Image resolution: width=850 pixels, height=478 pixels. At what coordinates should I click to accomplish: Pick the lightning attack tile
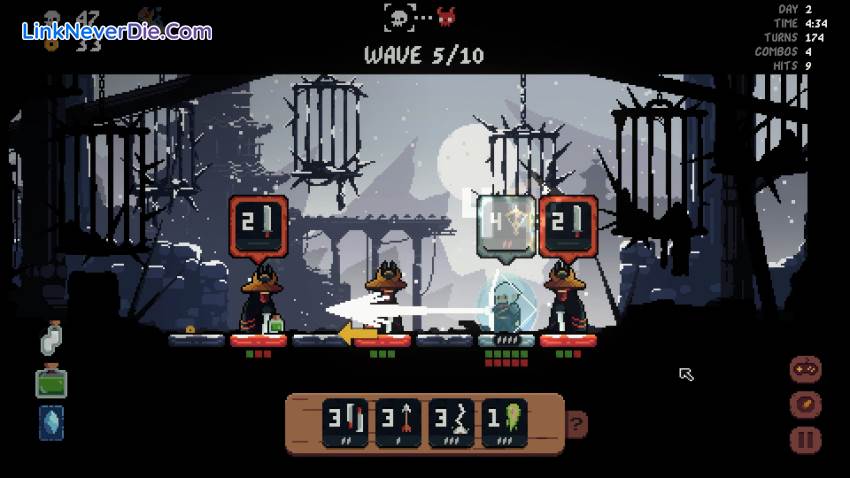[450, 420]
